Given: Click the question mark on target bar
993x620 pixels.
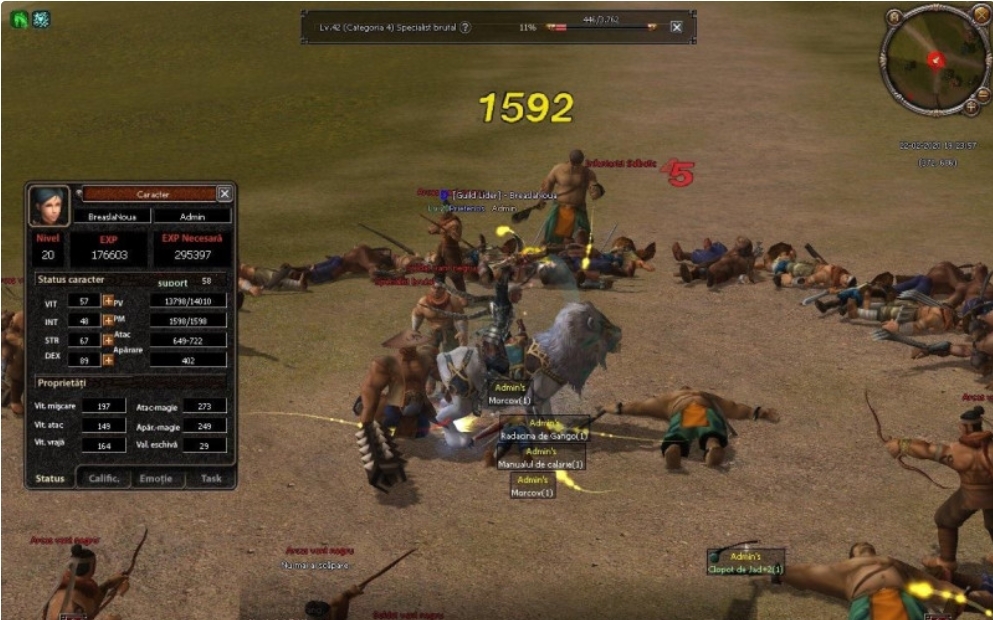Looking at the screenshot, I should coord(466,27).
